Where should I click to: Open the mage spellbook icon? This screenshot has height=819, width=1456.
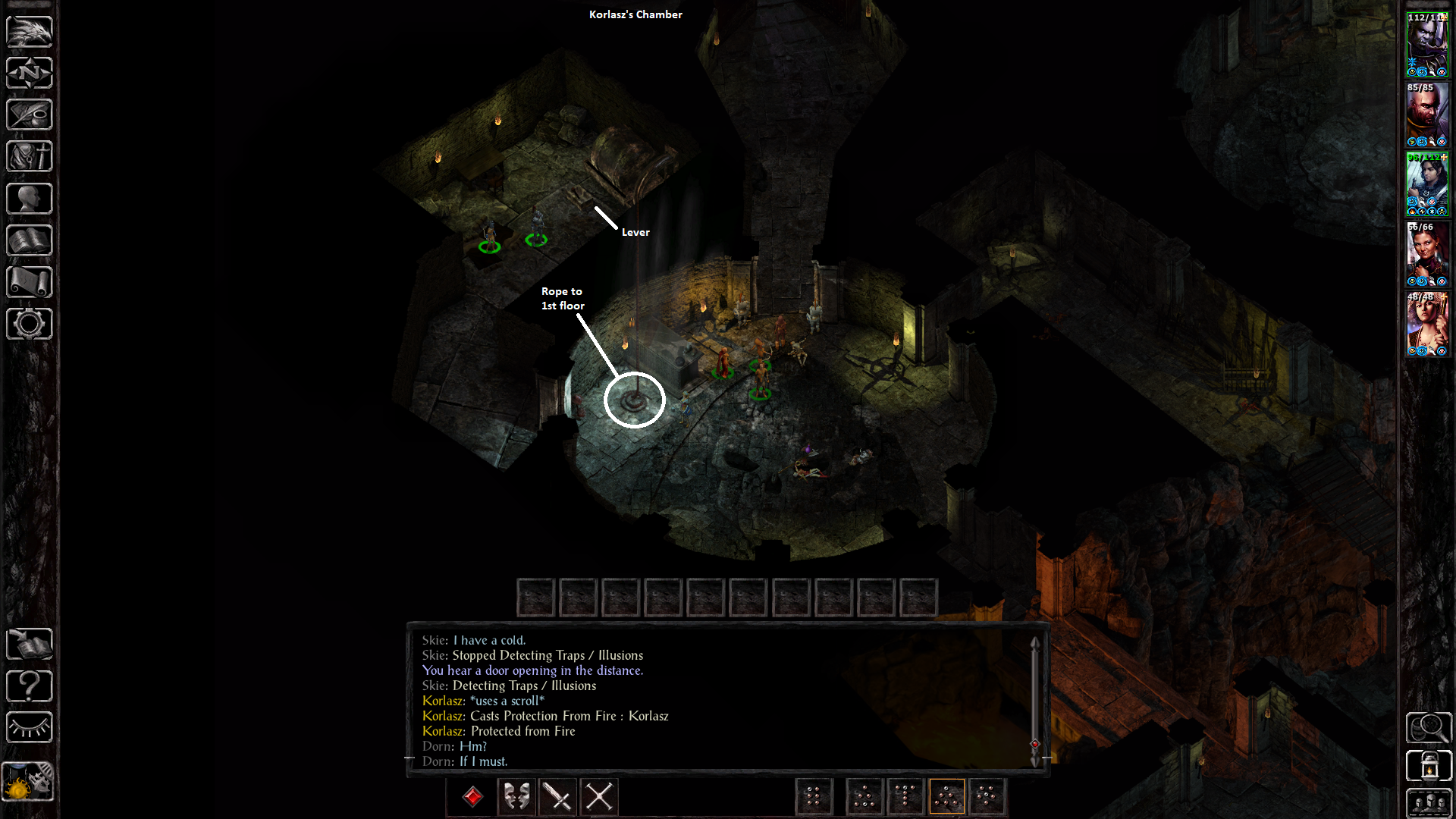click(30, 240)
